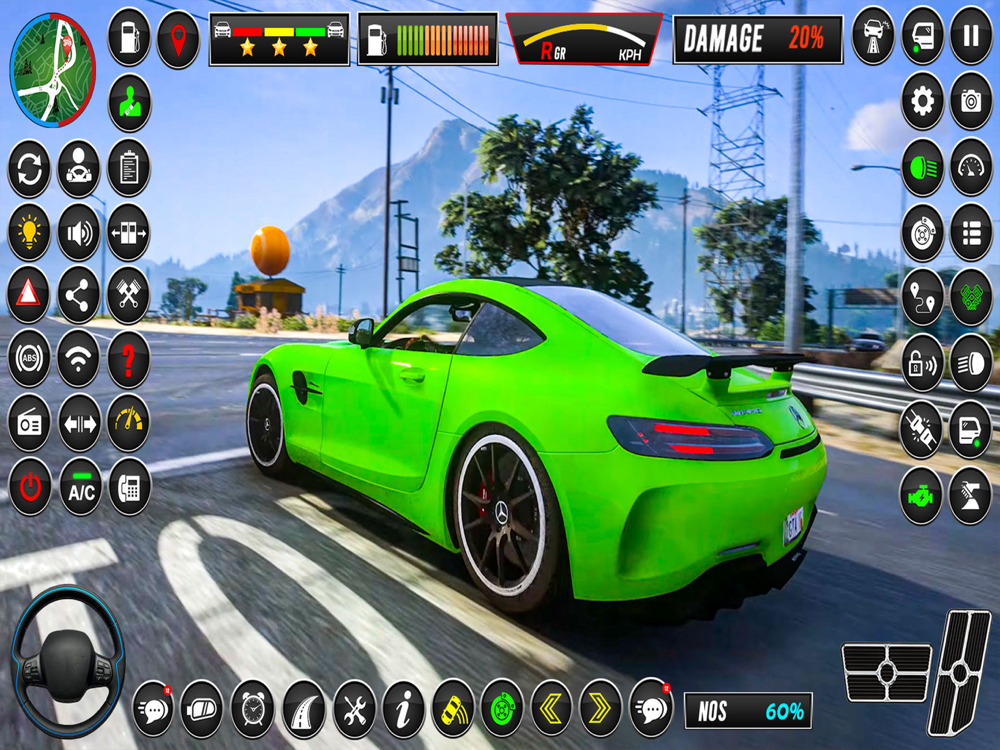Click the alarm clock icon
This screenshot has width=1000, height=750.
(x=253, y=708)
